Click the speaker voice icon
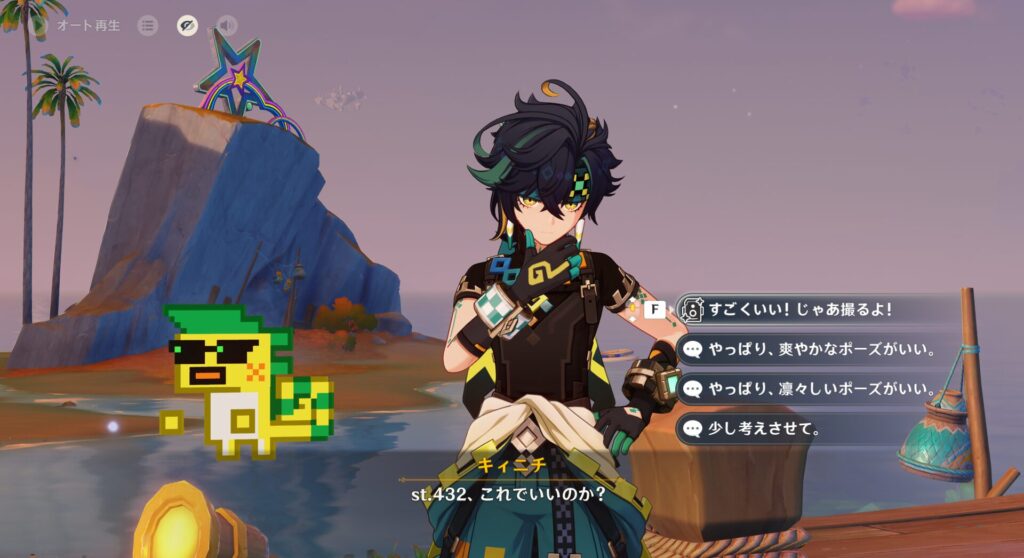 pyautogui.click(x=227, y=26)
